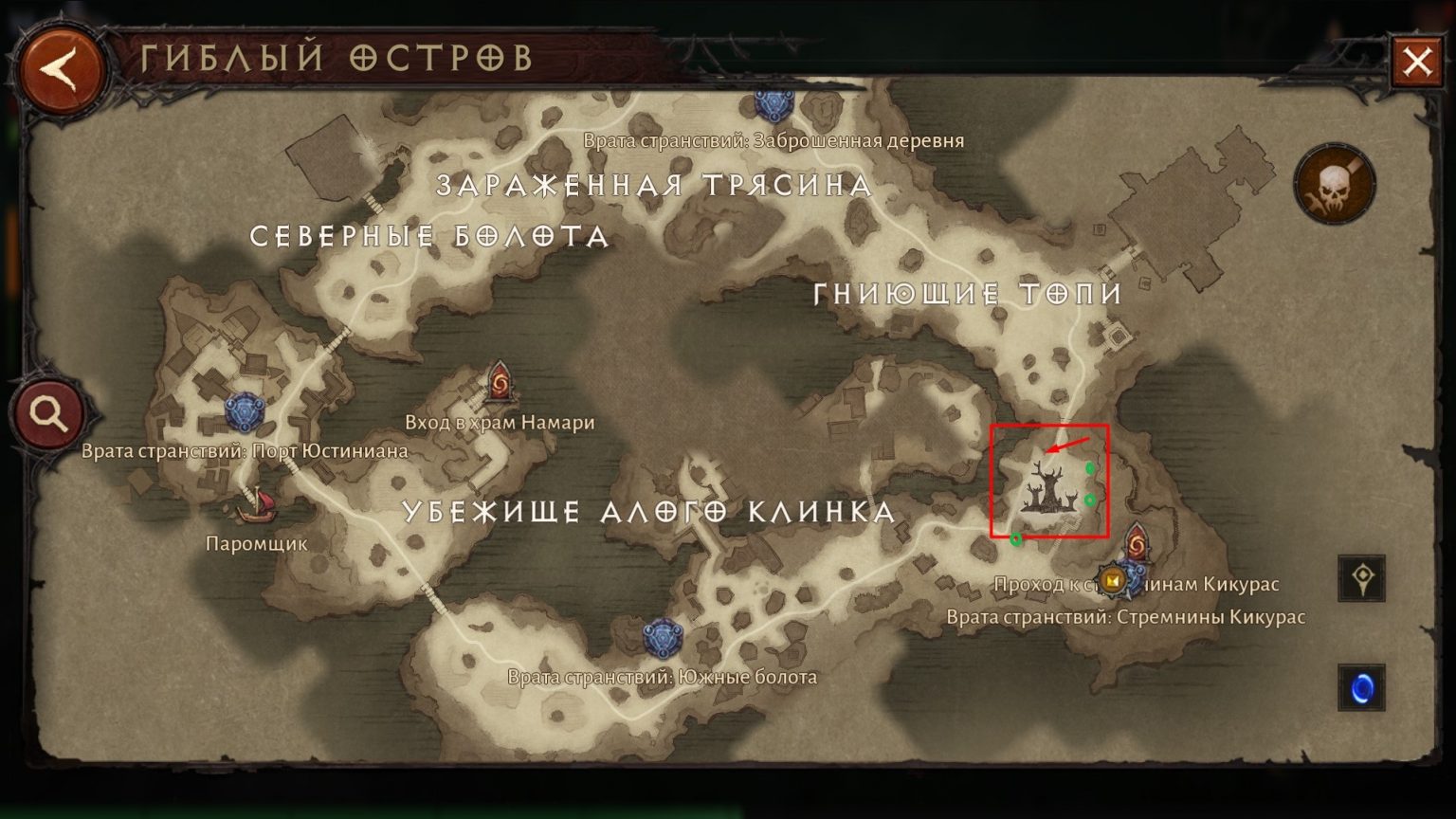
Task: Close the Гиблый Остров map view
Action: (x=1418, y=61)
